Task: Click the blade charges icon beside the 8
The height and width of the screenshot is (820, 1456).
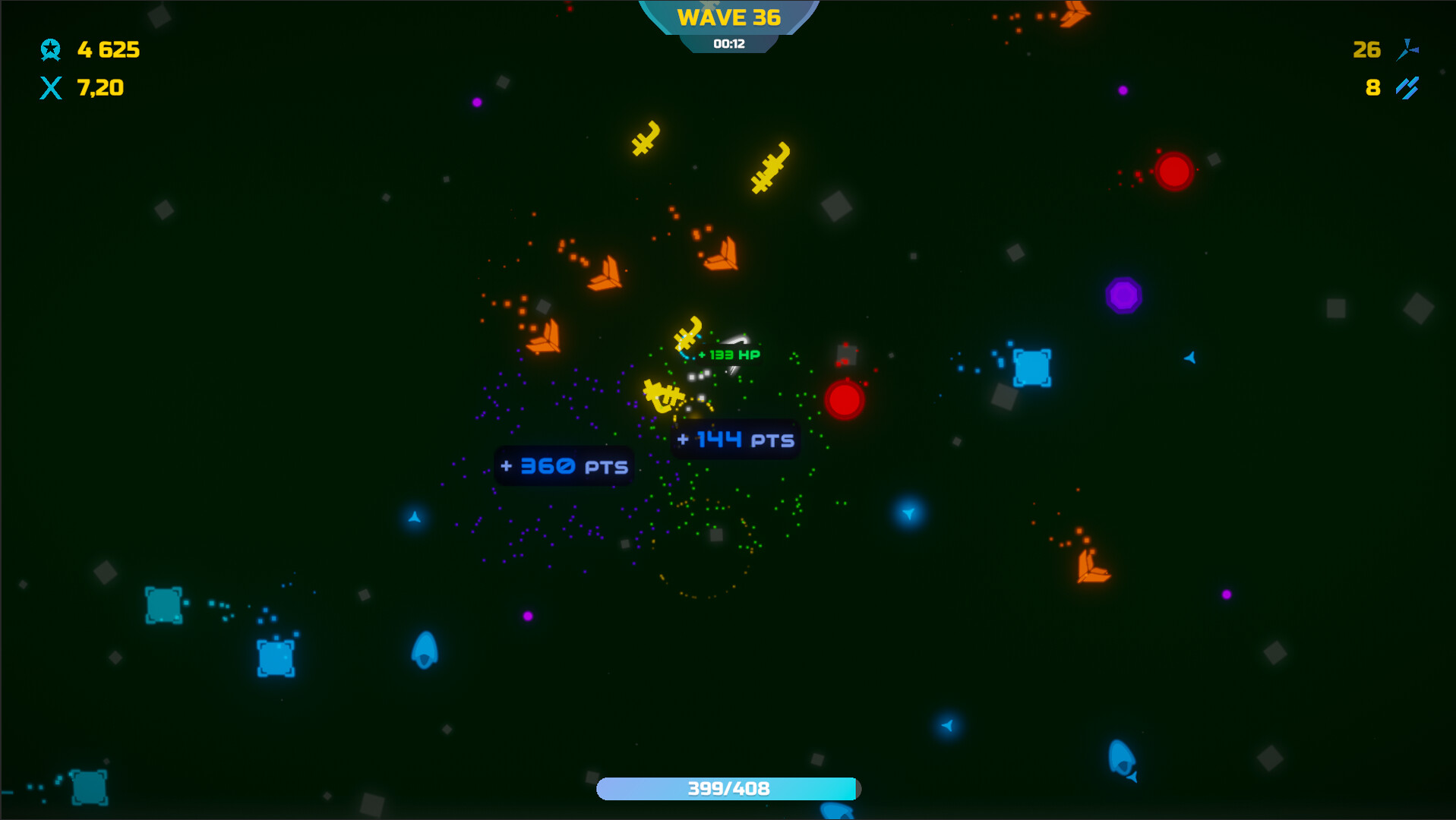Action: point(1406,89)
